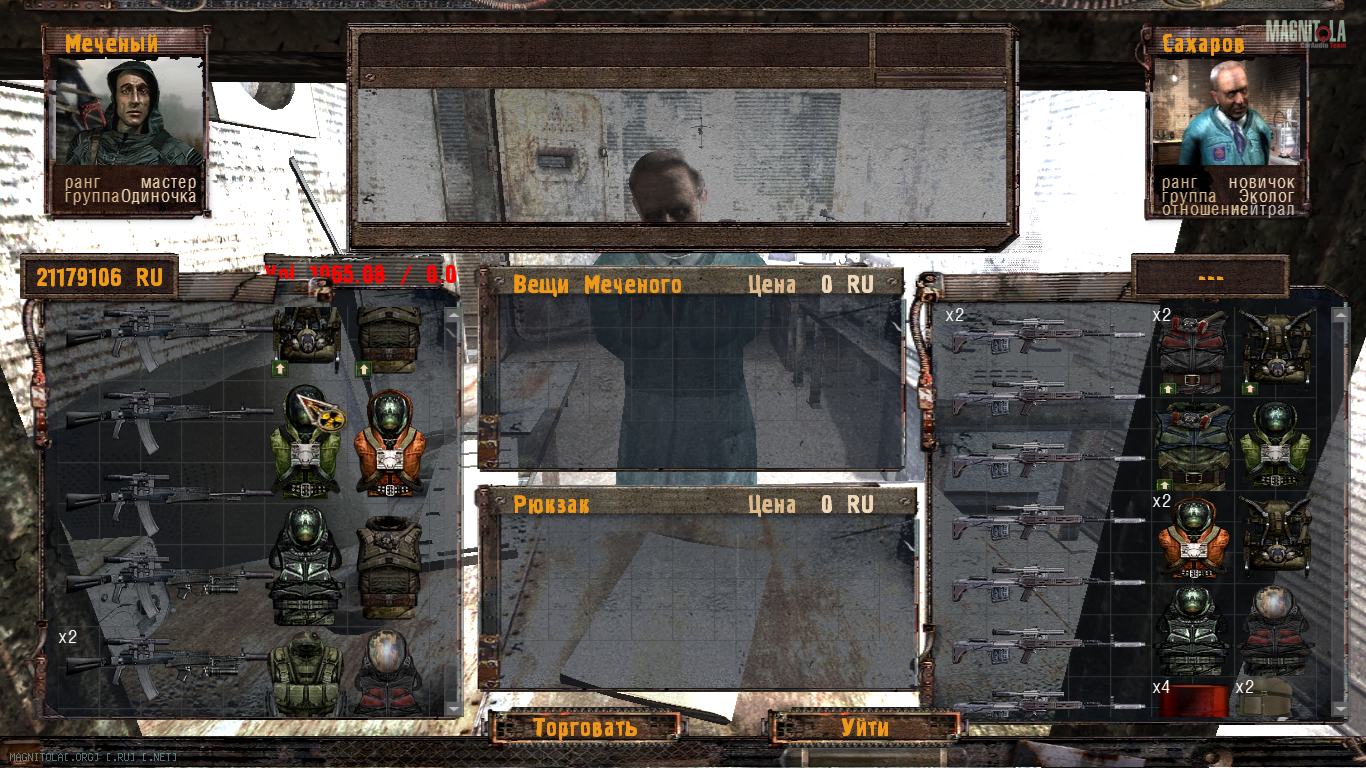Pick the red box stack x4 from Сахаров
Viewport: 1366px width, 768px height.
(1193, 700)
